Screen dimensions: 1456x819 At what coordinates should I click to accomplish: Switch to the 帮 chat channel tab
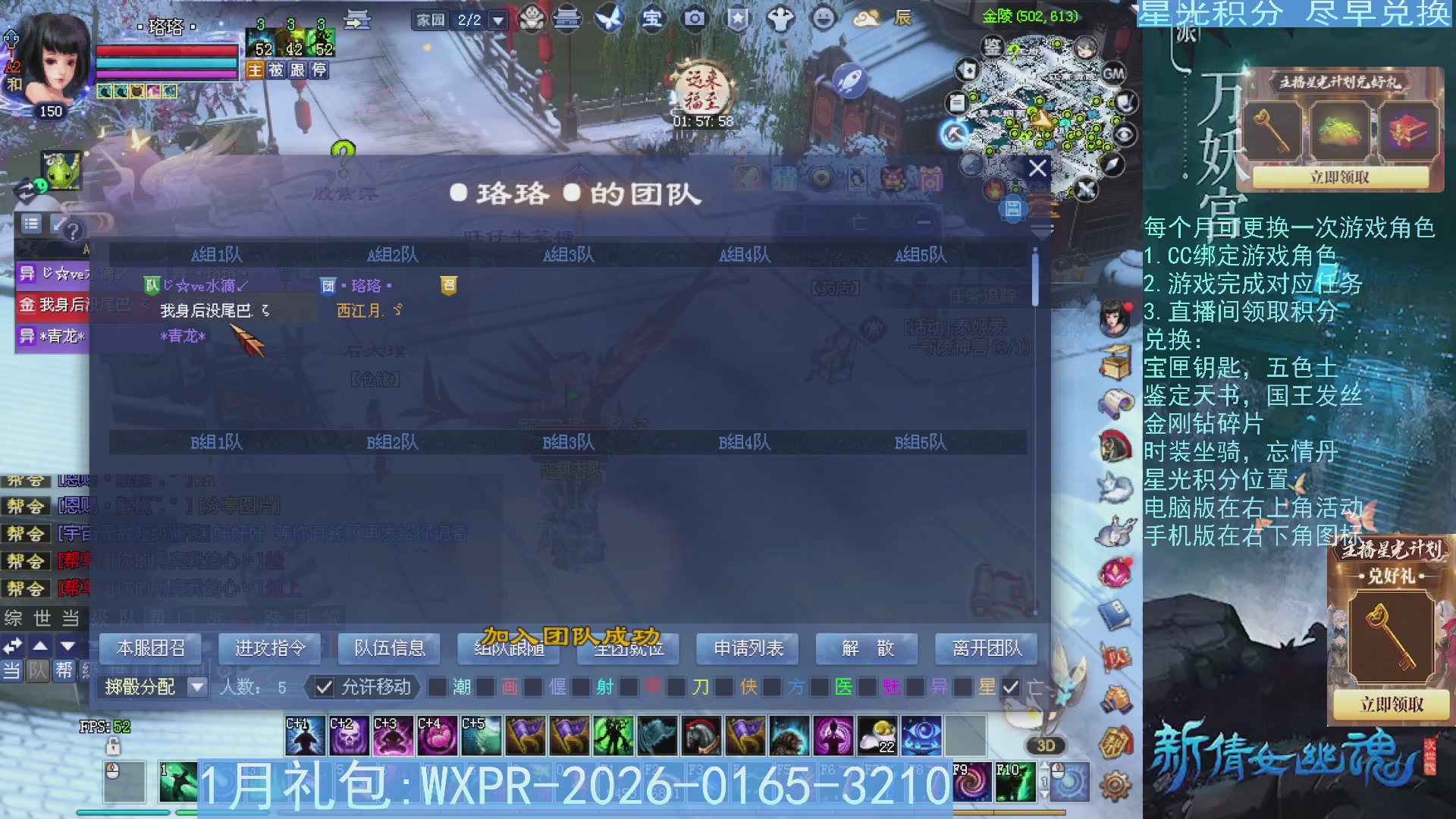pyautogui.click(x=64, y=670)
